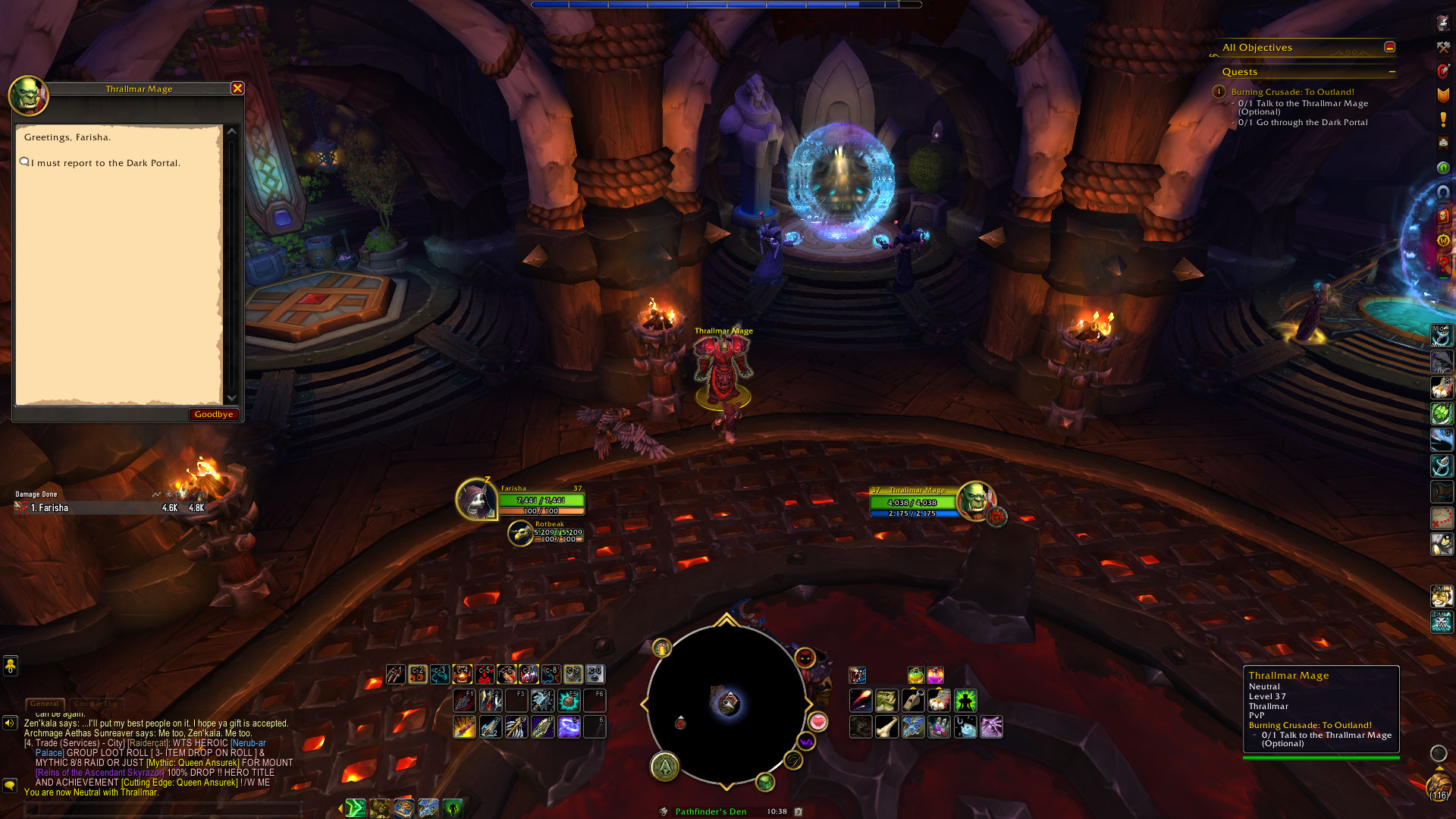Click the Goodbye button

click(x=213, y=414)
